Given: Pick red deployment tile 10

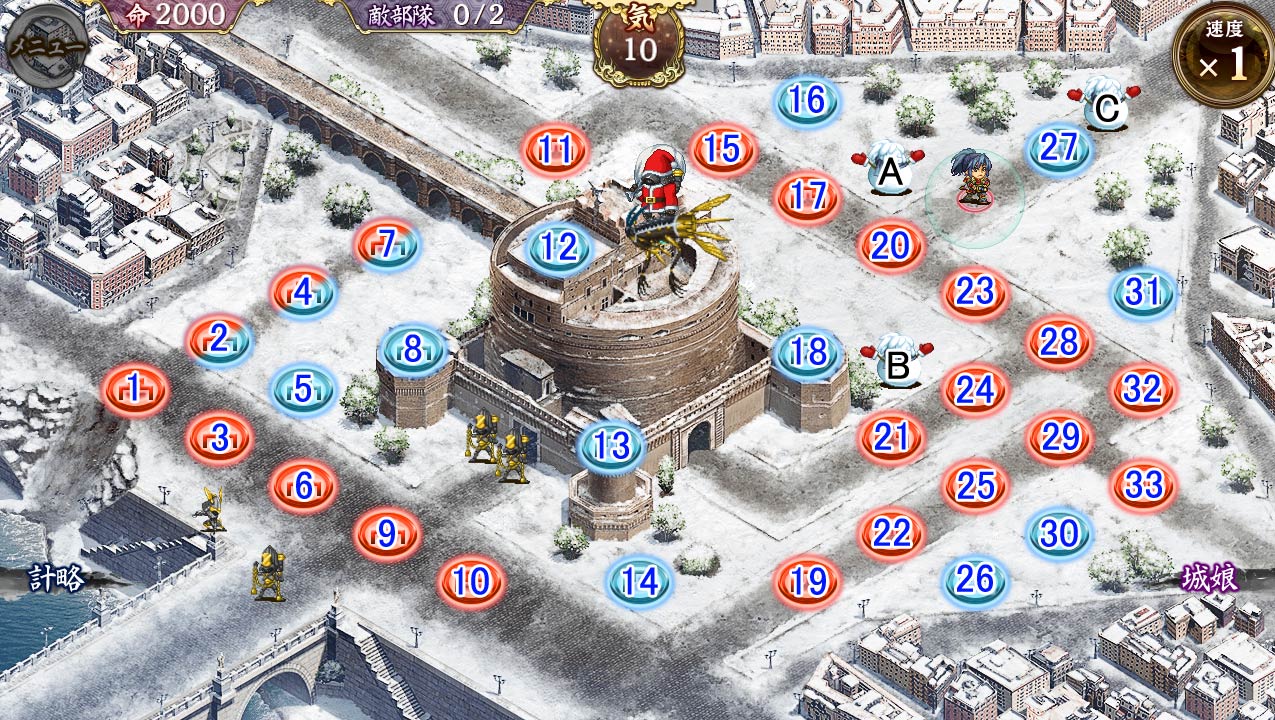Looking at the screenshot, I should click(x=471, y=580).
